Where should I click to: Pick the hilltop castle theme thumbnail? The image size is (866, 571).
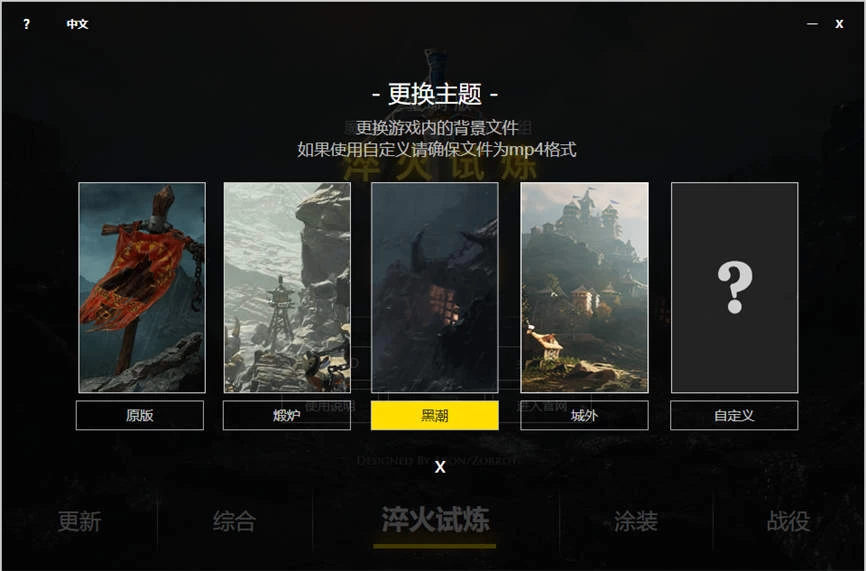pyautogui.click(x=584, y=287)
